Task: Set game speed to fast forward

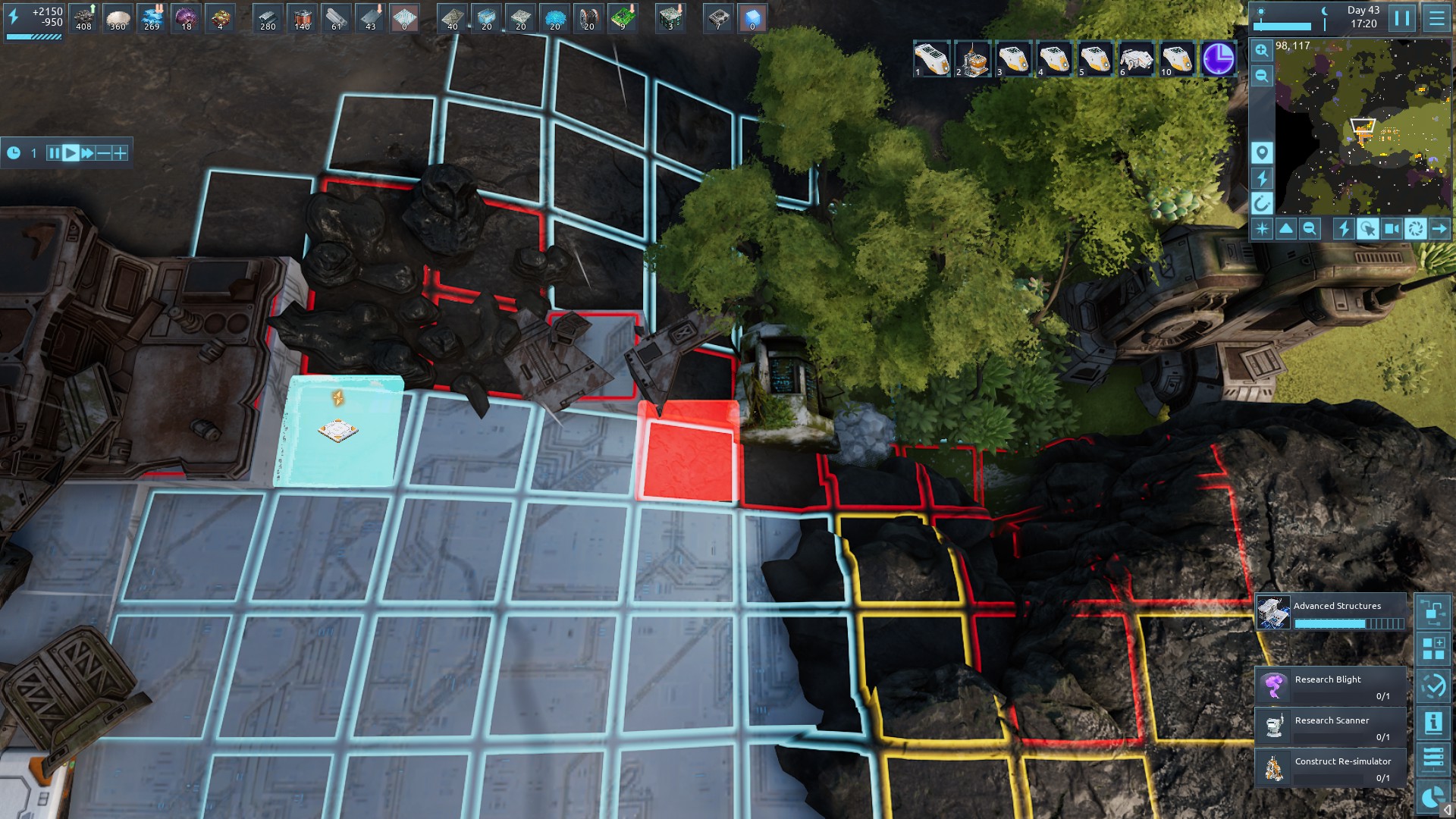Action: pyautogui.click(x=87, y=153)
